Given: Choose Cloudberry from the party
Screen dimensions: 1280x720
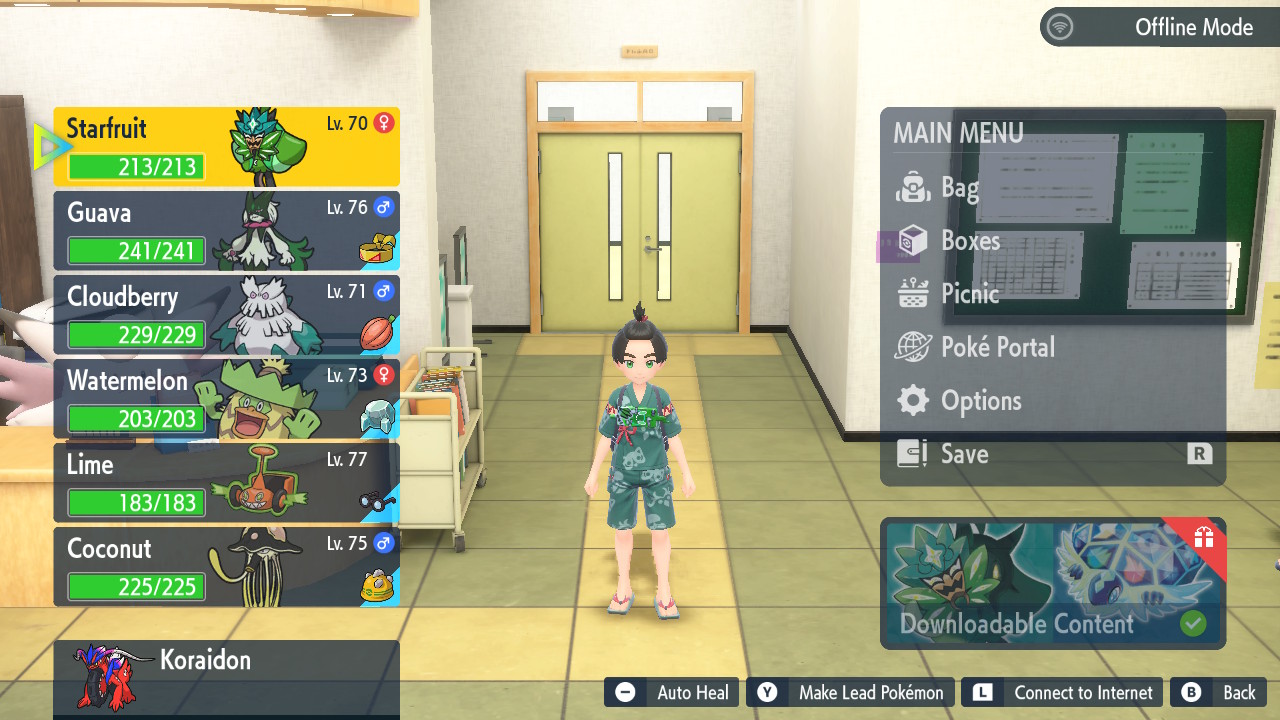Looking at the screenshot, I should pyautogui.click(x=227, y=315).
